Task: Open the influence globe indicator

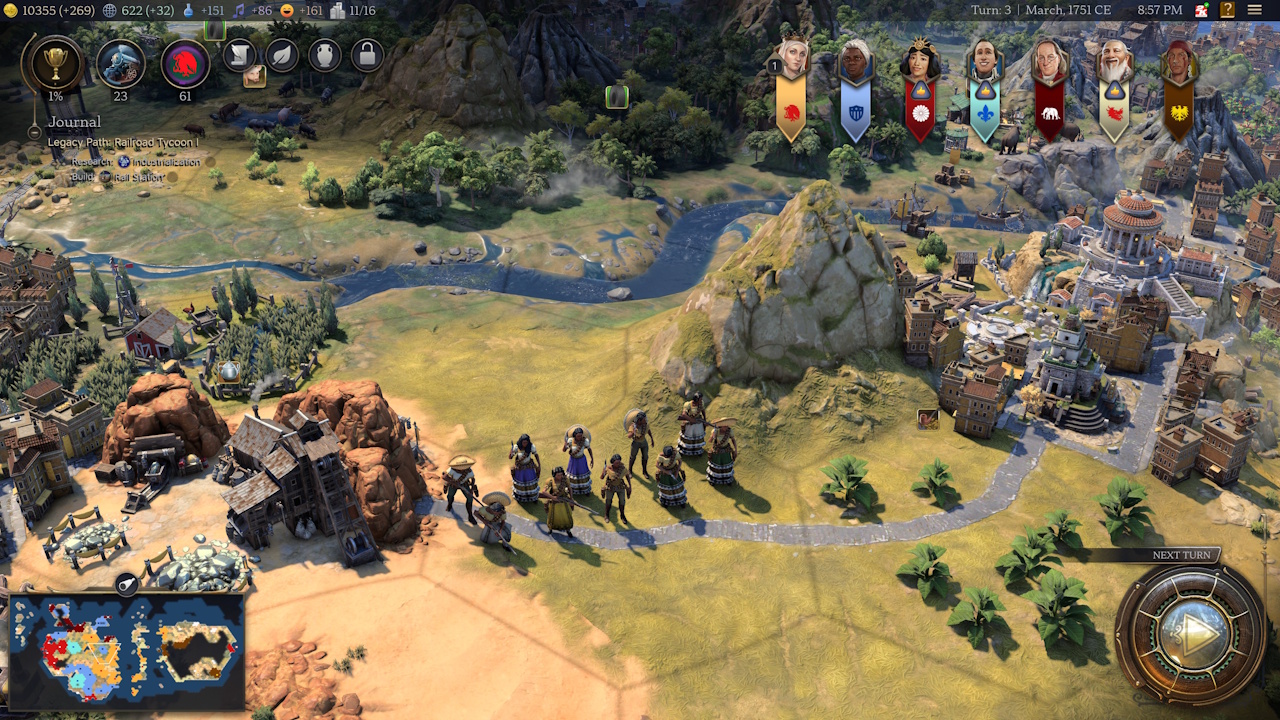Action: pos(111,10)
